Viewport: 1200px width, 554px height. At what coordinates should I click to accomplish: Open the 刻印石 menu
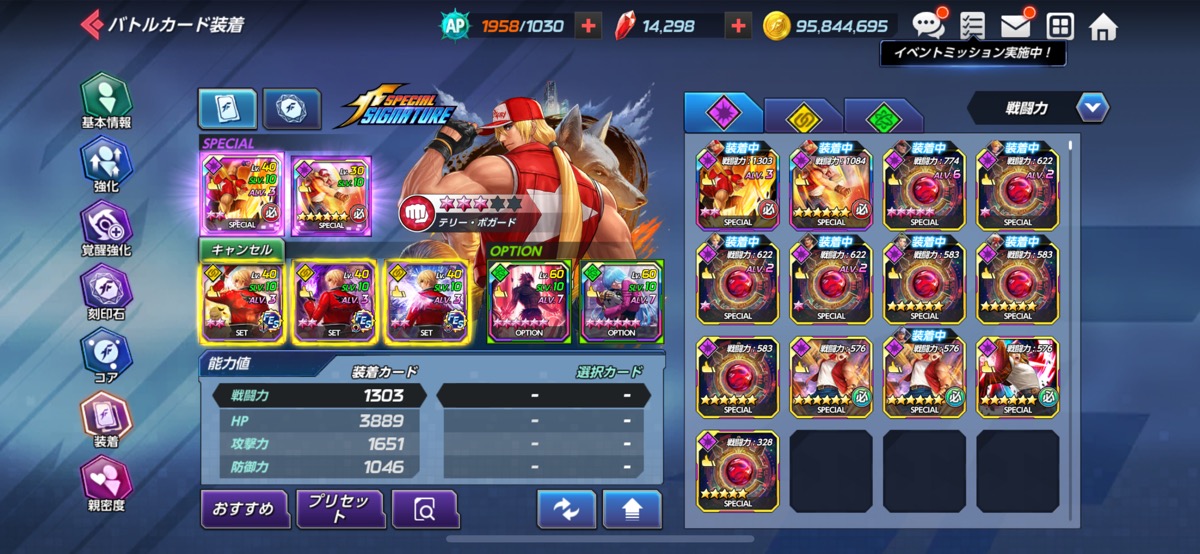[x=106, y=293]
